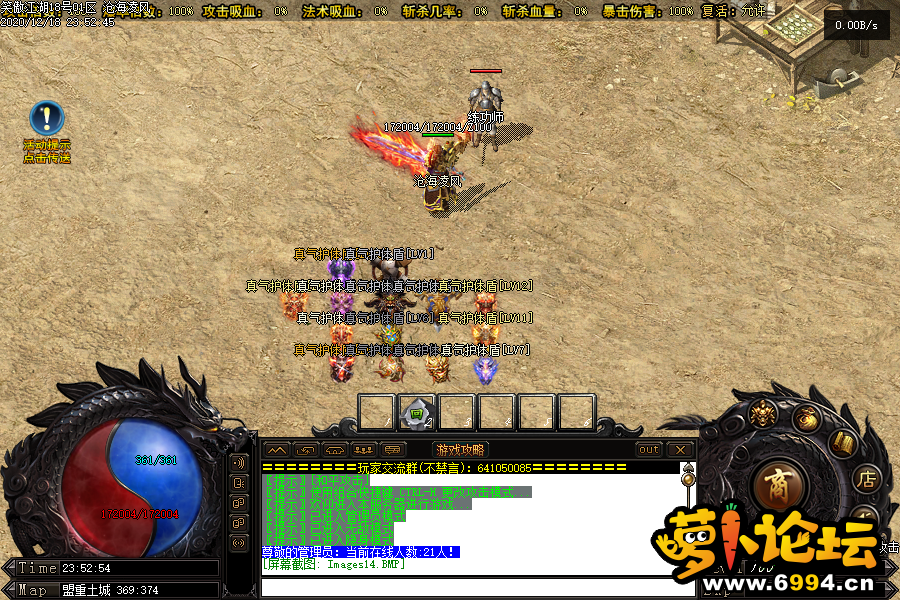Close the chat panel with the X button
This screenshot has width=900, height=600.
pyautogui.click(x=681, y=450)
